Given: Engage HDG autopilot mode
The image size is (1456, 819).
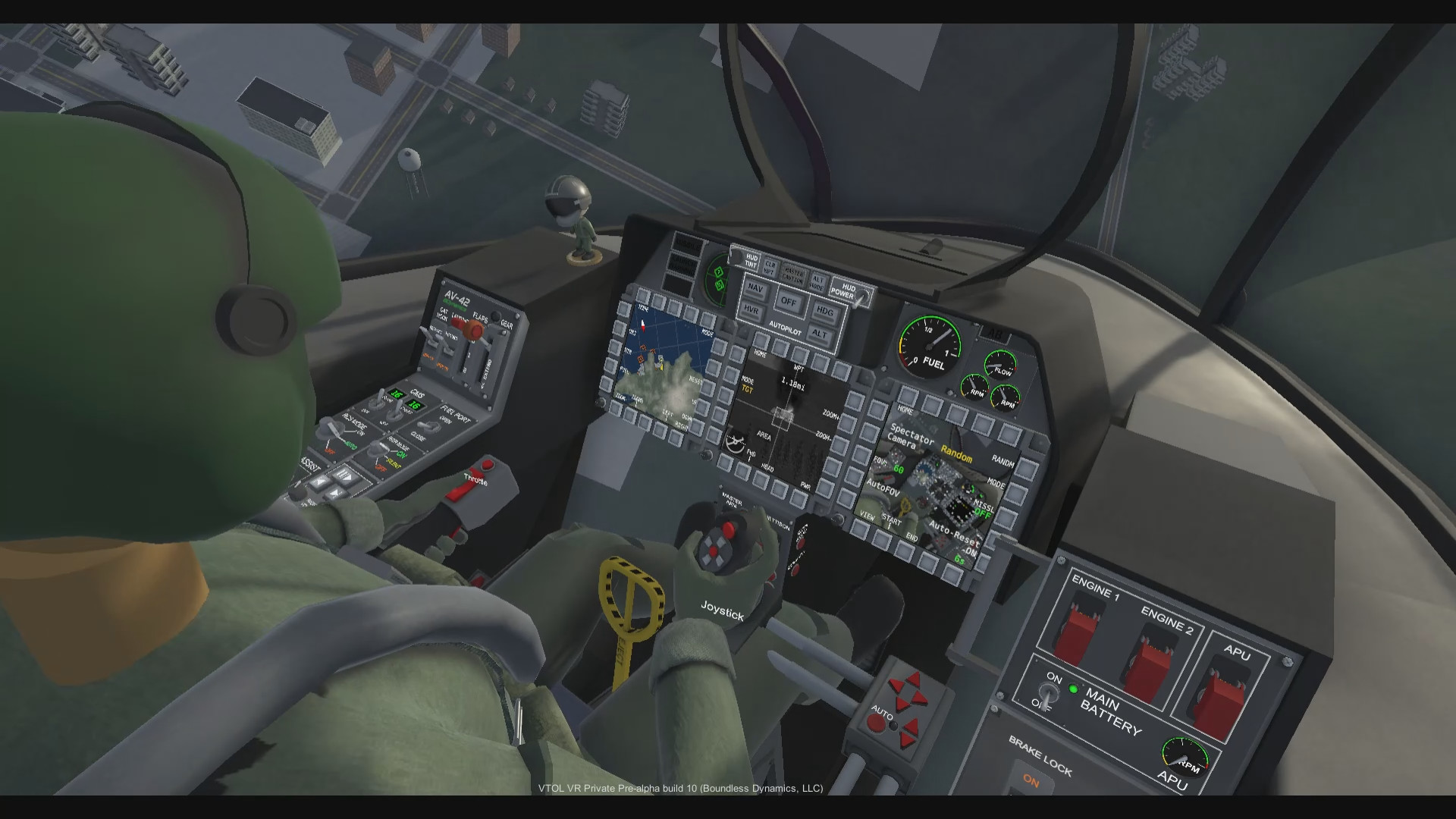Looking at the screenshot, I should (x=826, y=312).
